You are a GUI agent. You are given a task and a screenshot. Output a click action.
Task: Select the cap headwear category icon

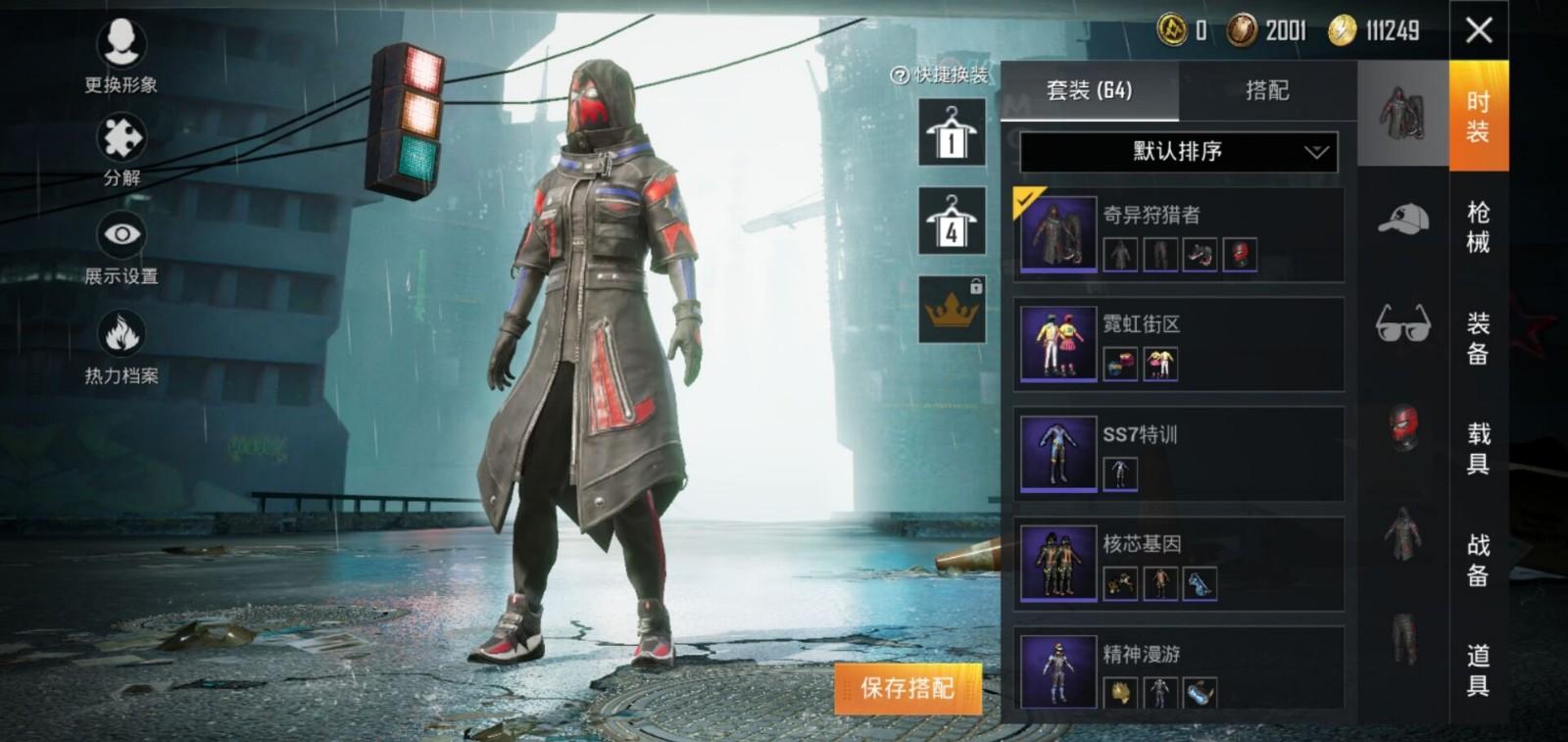pos(1402,219)
